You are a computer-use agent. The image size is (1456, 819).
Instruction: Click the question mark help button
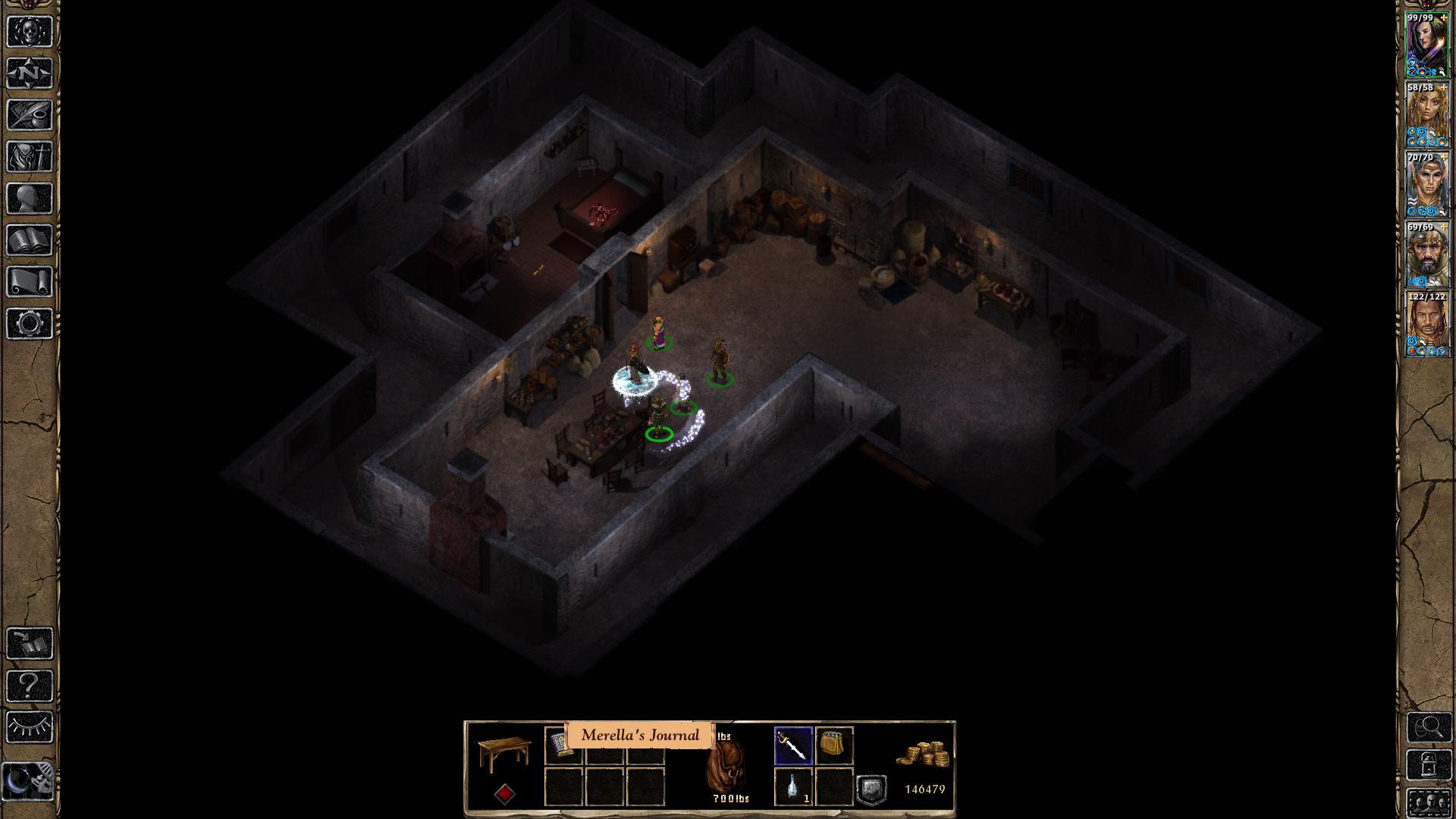click(x=30, y=686)
